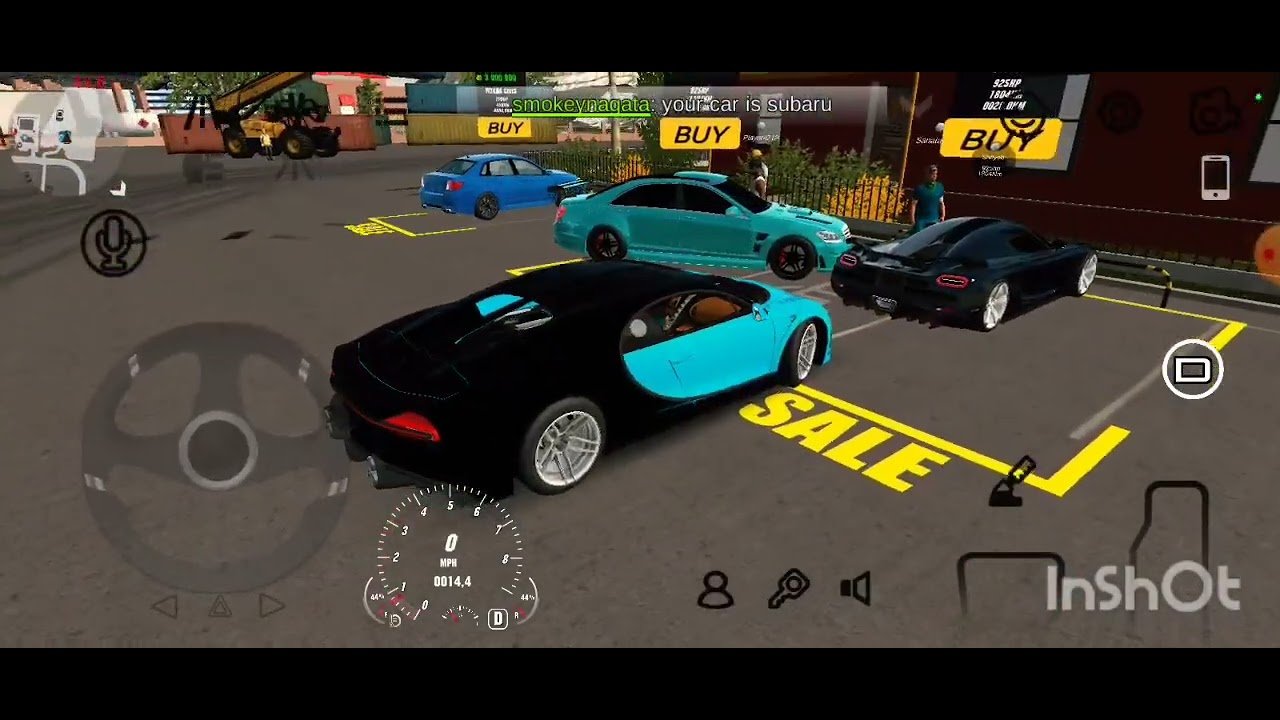Toggle the headlight icon on the speedometer
The image size is (1280, 720).
395,620
